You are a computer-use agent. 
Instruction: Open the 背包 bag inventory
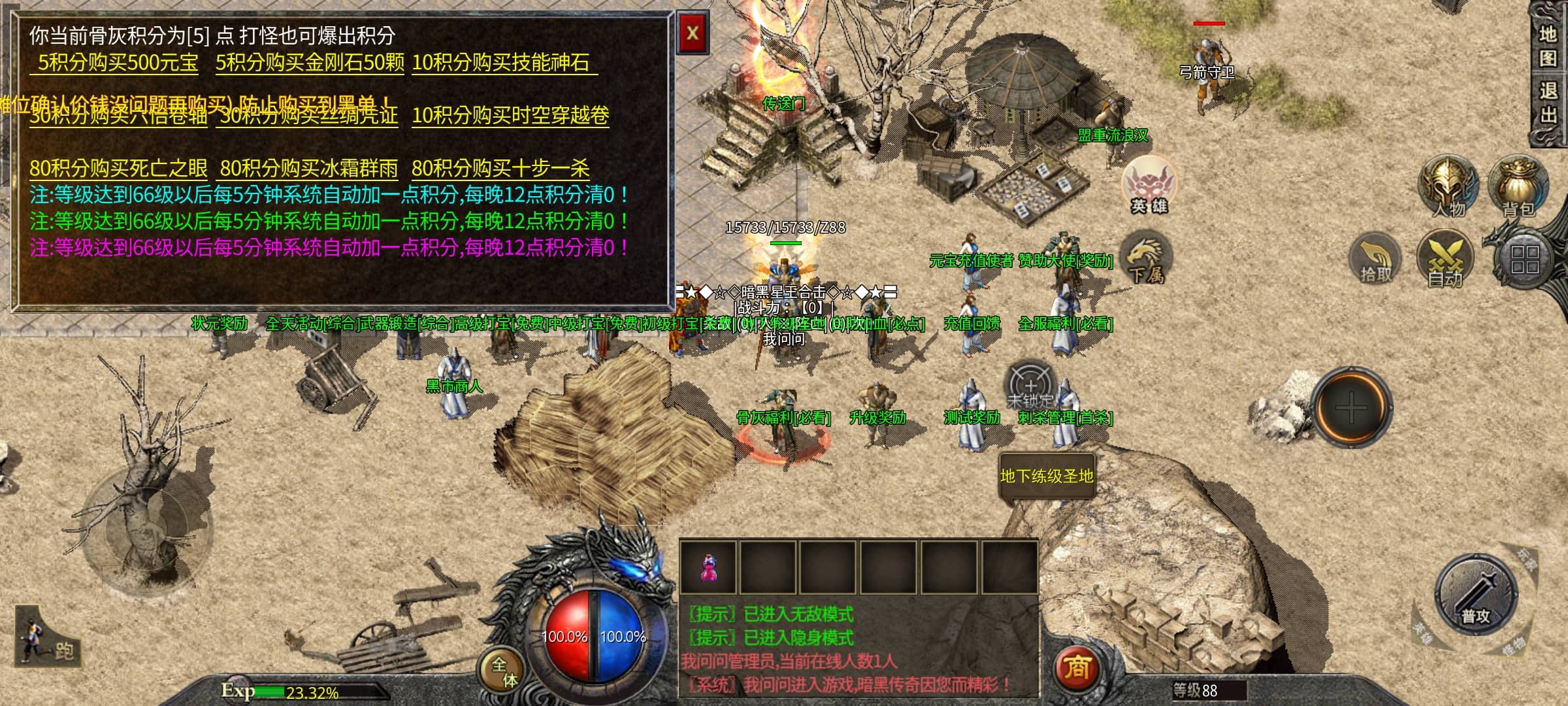1518,188
